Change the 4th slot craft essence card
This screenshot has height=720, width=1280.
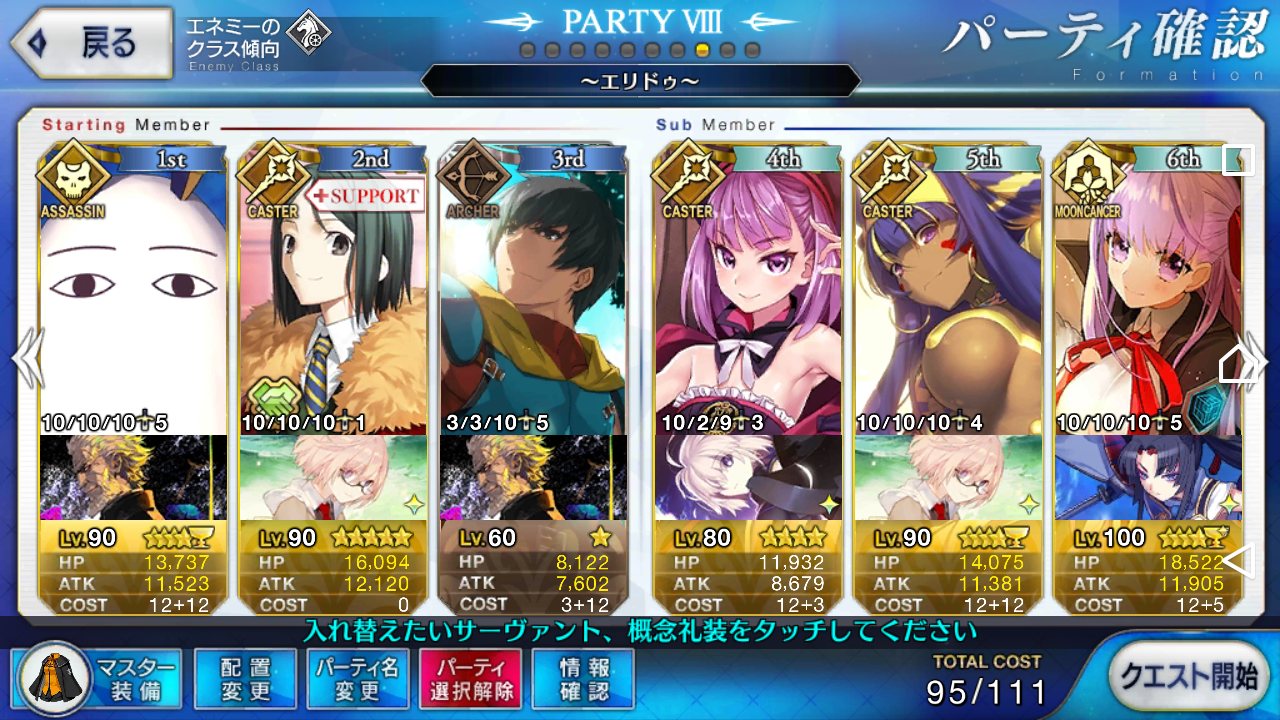(749, 477)
